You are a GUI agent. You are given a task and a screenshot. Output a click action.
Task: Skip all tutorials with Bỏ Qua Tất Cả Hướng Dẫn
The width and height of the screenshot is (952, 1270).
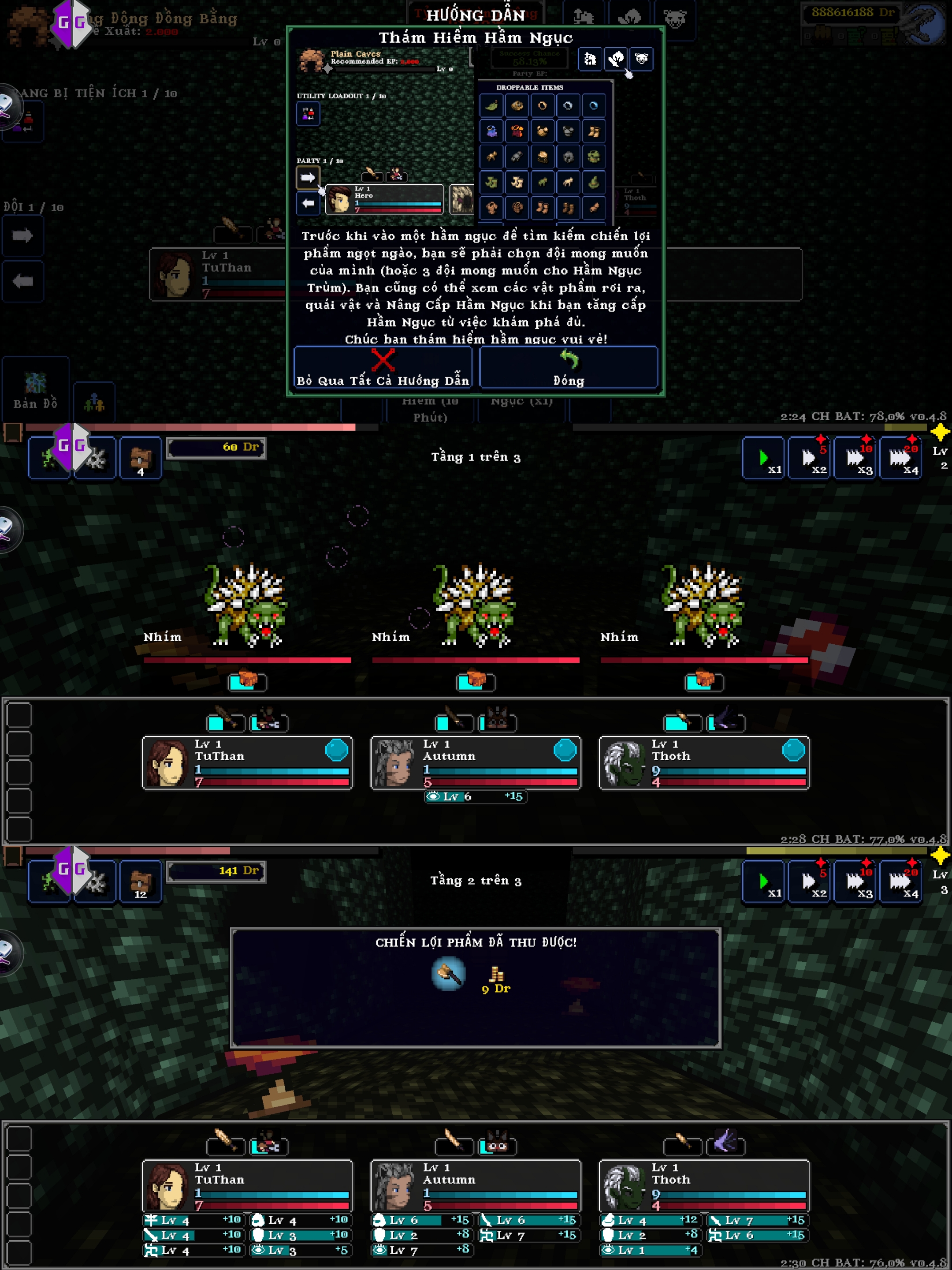[x=383, y=368]
